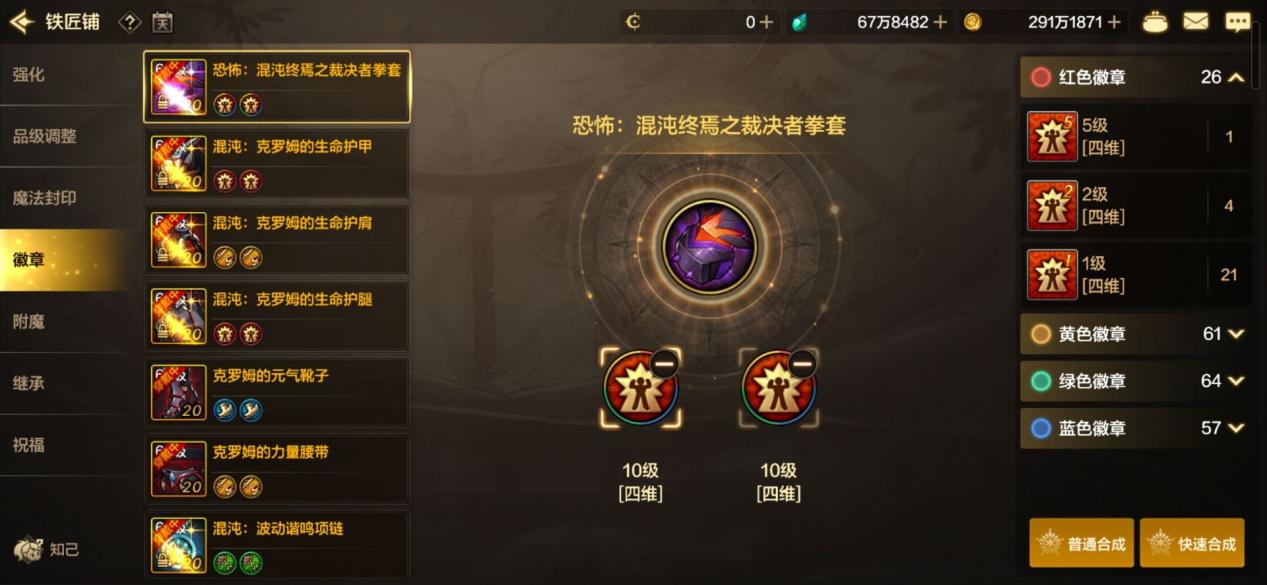The height and width of the screenshot is (585, 1267).
Task: Open the 知己 menu
Action: [x=47, y=549]
